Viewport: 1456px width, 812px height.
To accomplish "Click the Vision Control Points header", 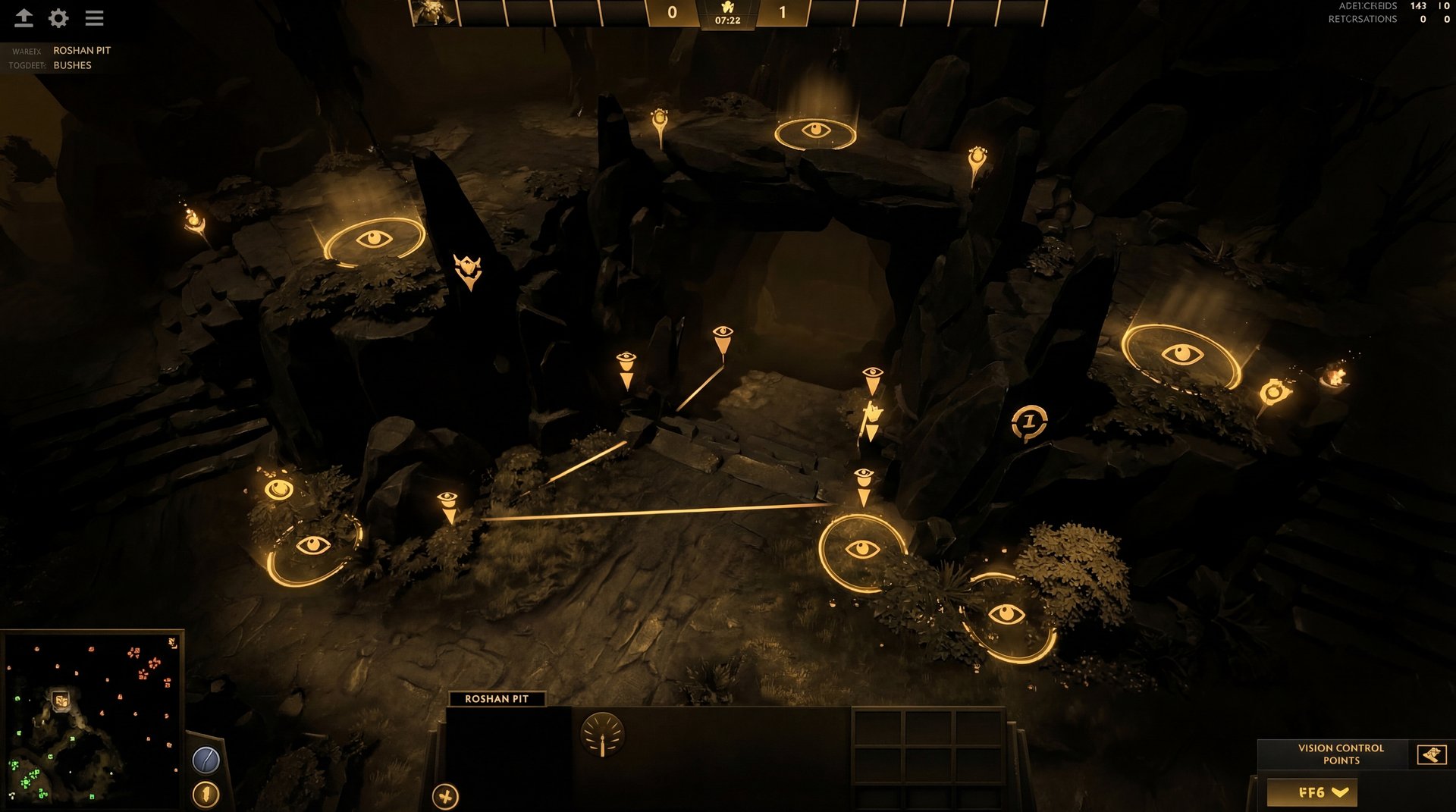I will point(1339,754).
